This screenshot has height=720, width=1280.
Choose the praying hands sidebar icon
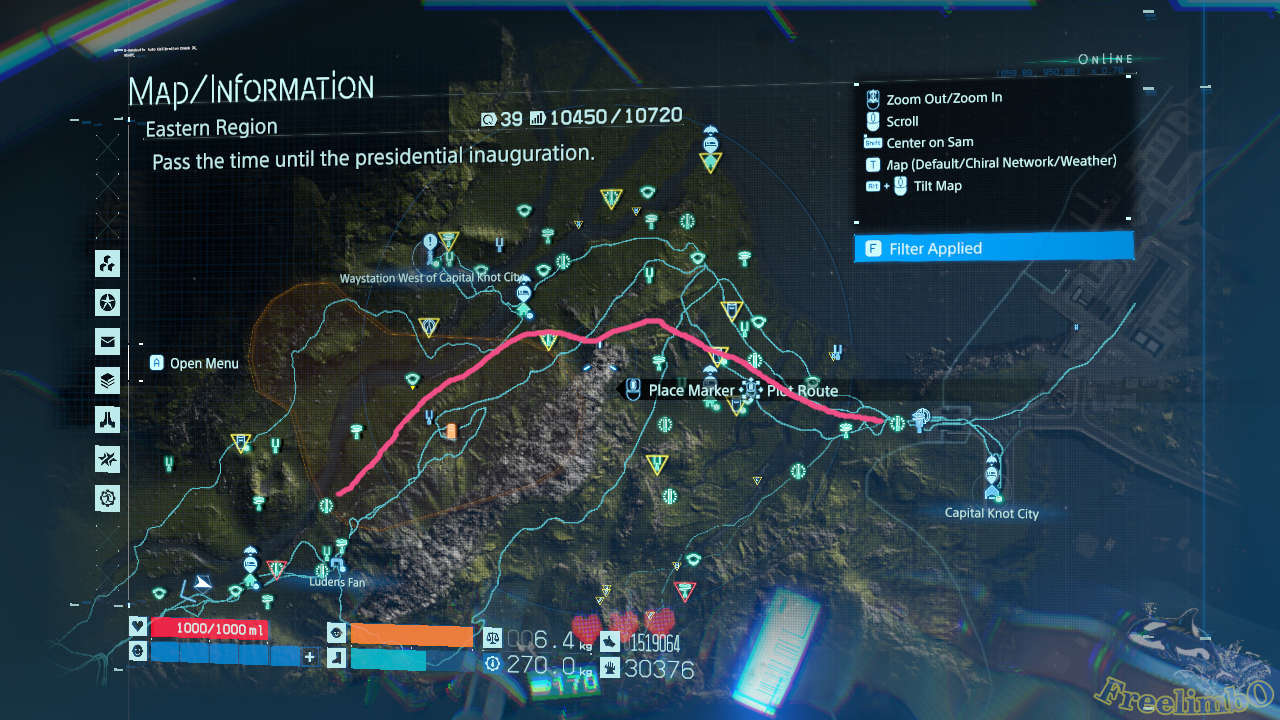108,420
